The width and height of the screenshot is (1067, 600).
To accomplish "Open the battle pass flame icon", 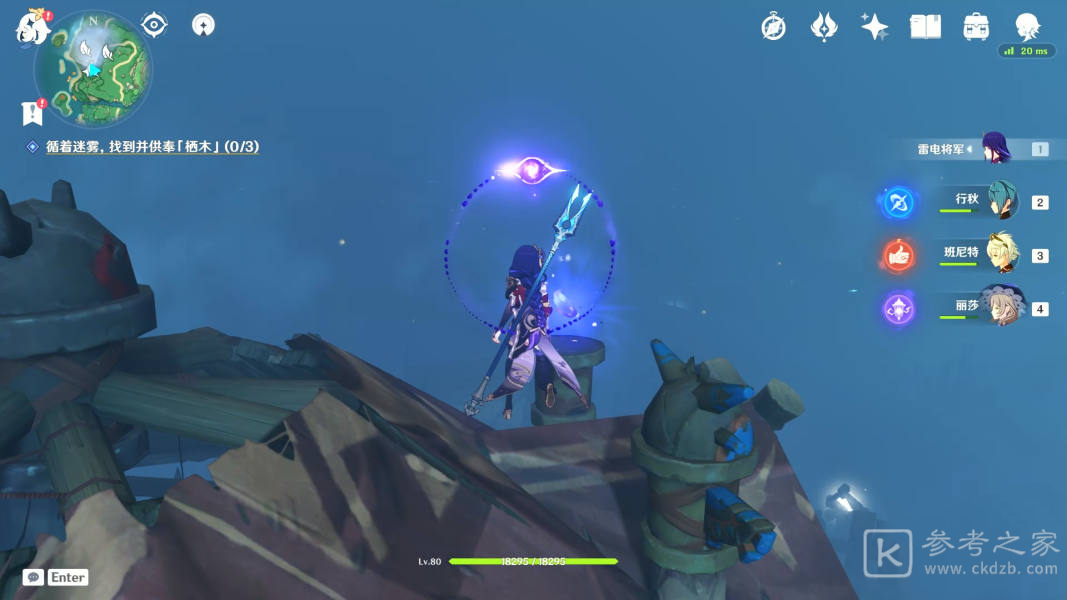I will tap(823, 27).
